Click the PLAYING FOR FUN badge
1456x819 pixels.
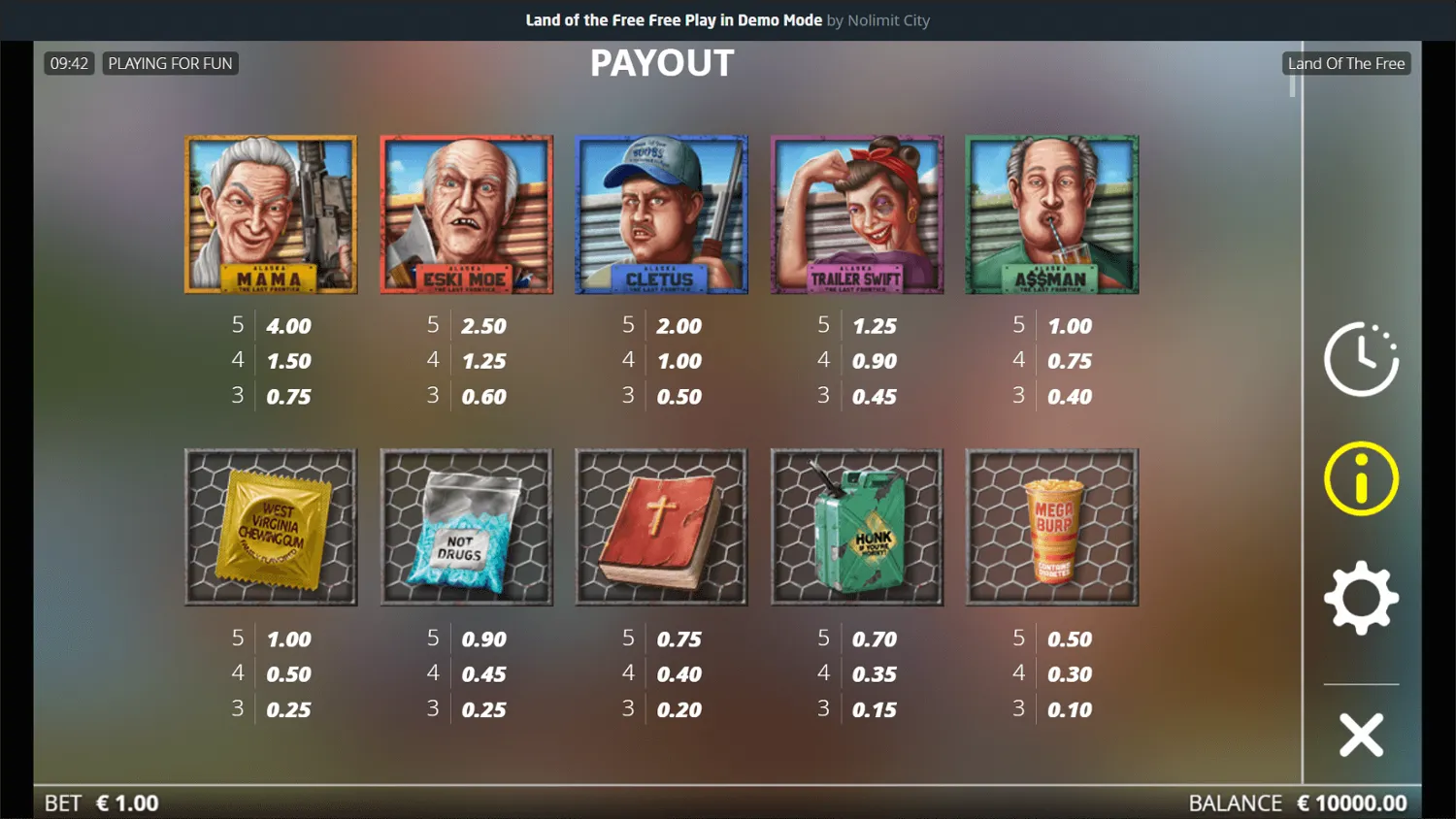[170, 63]
